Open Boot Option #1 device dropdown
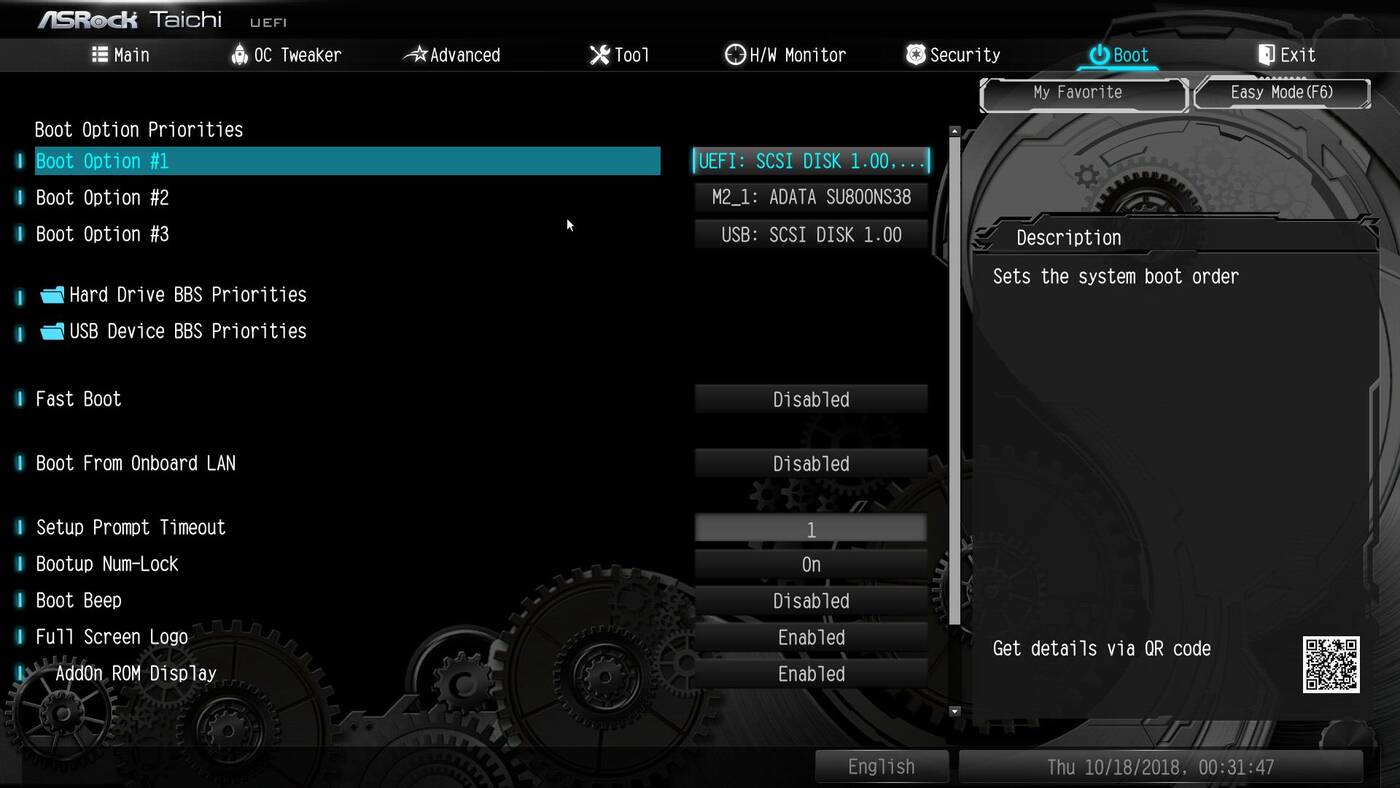The image size is (1400, 788). (811, 161)
